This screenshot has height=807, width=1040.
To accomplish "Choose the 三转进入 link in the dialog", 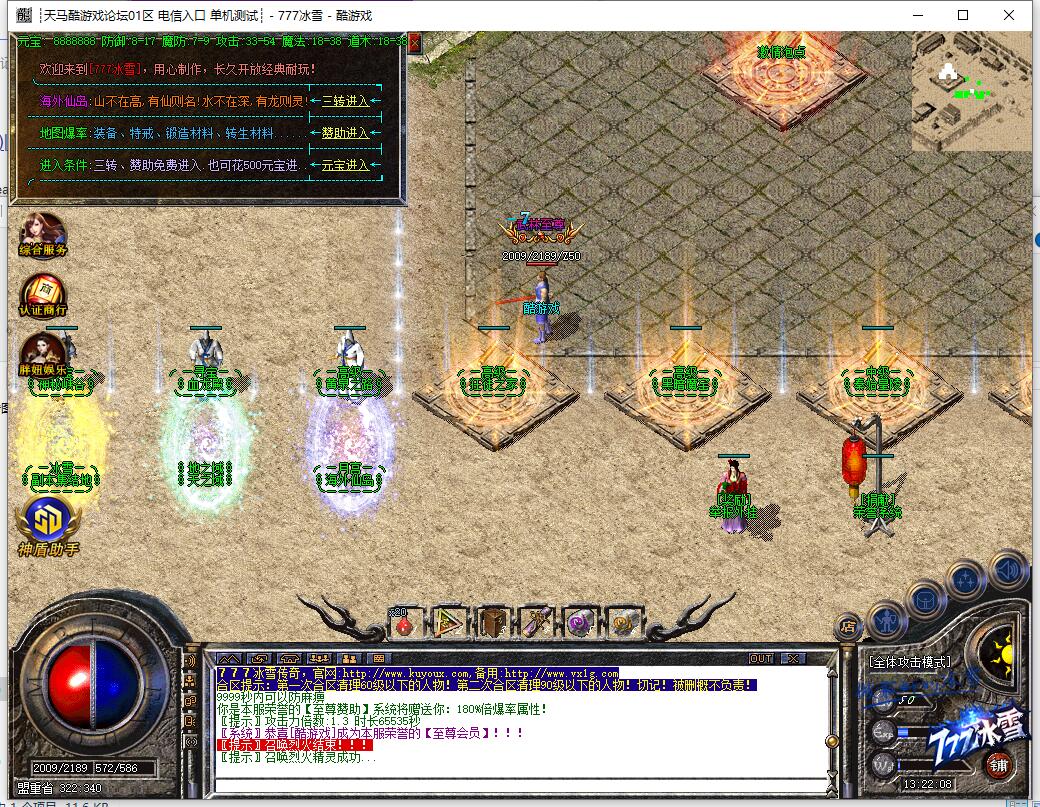I will pos(345,101).
